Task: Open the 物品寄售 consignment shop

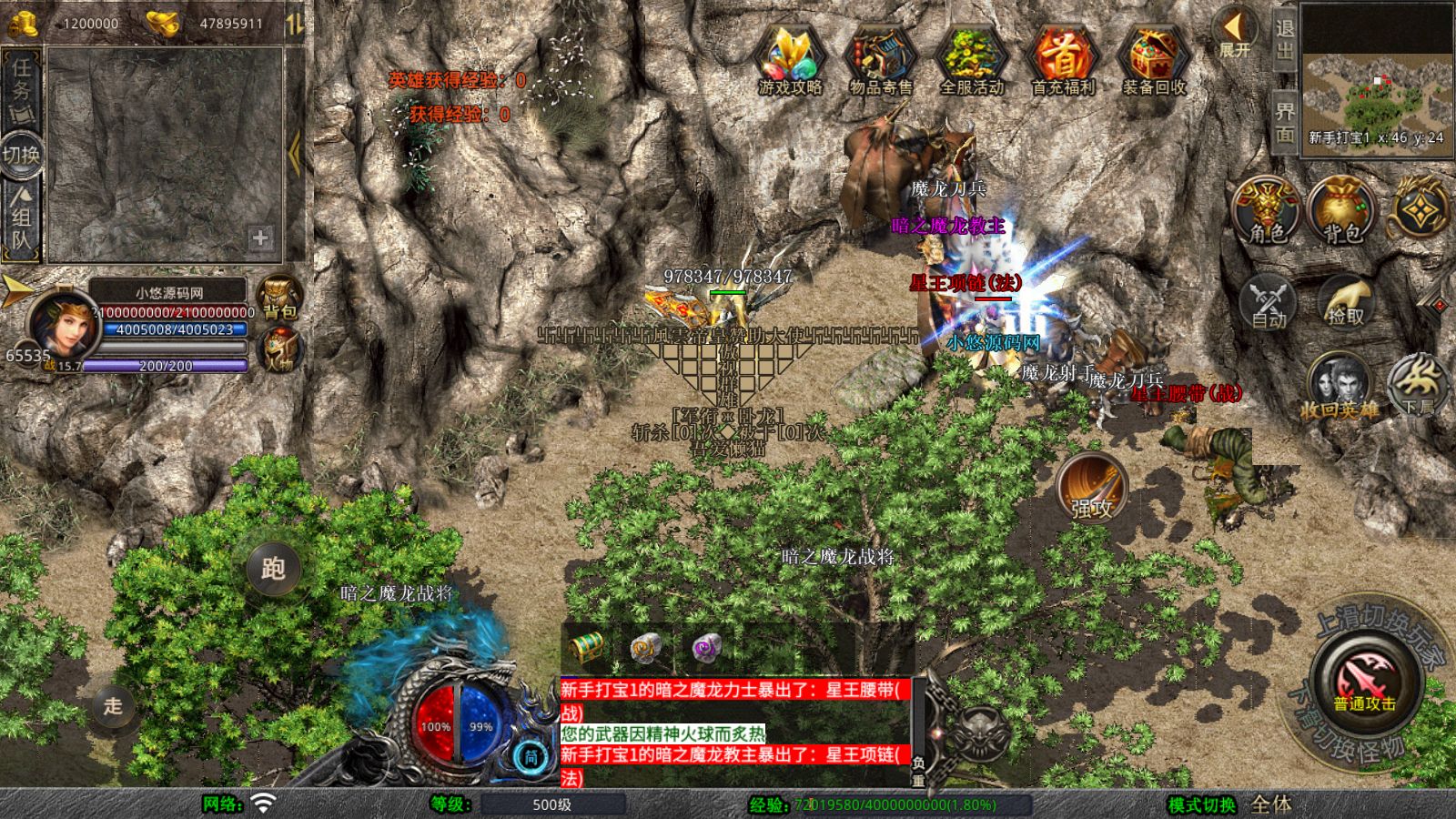Action: pos(880,59)
